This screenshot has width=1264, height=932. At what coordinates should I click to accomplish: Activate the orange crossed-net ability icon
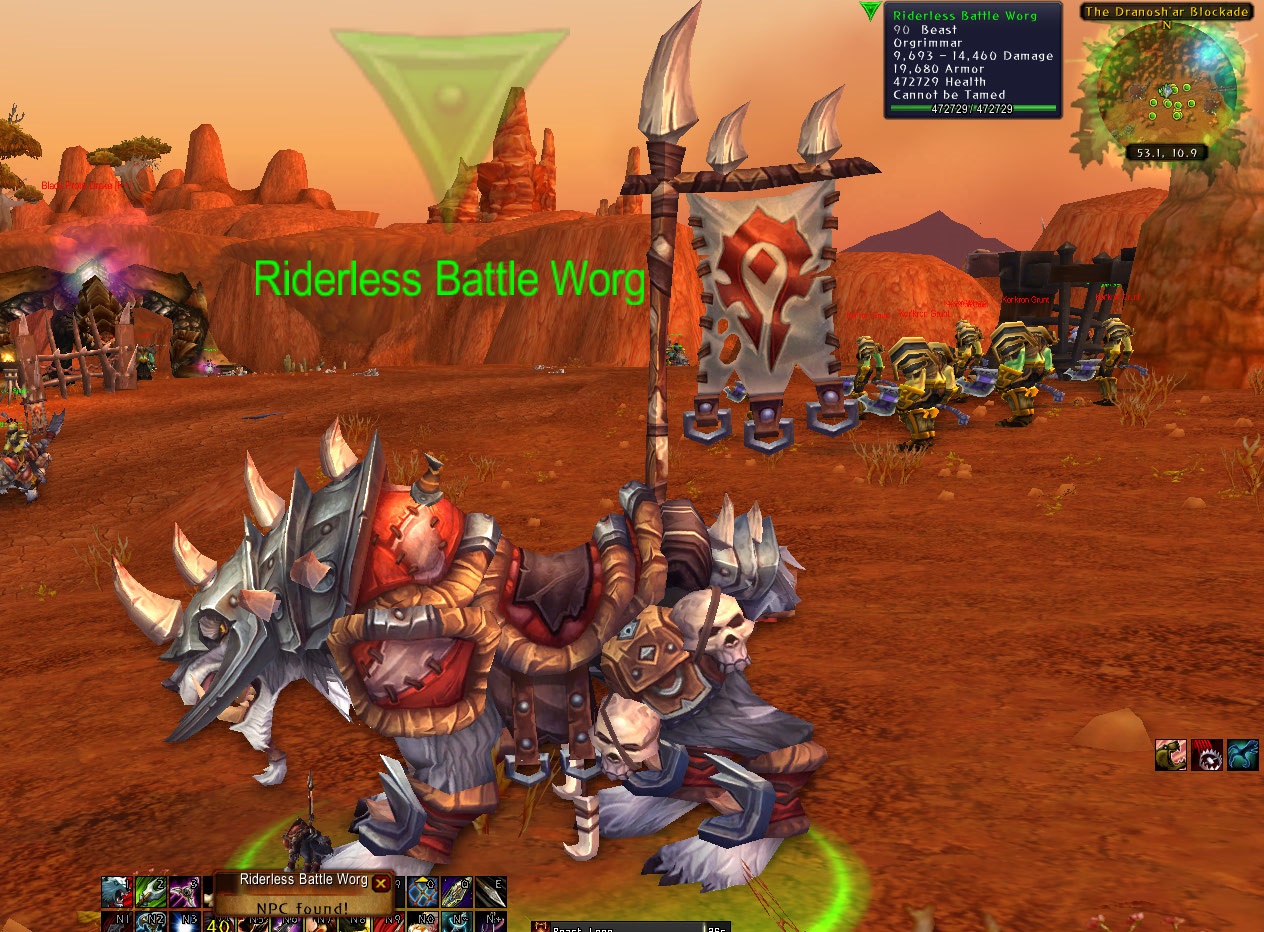click(x=423, y=892)
